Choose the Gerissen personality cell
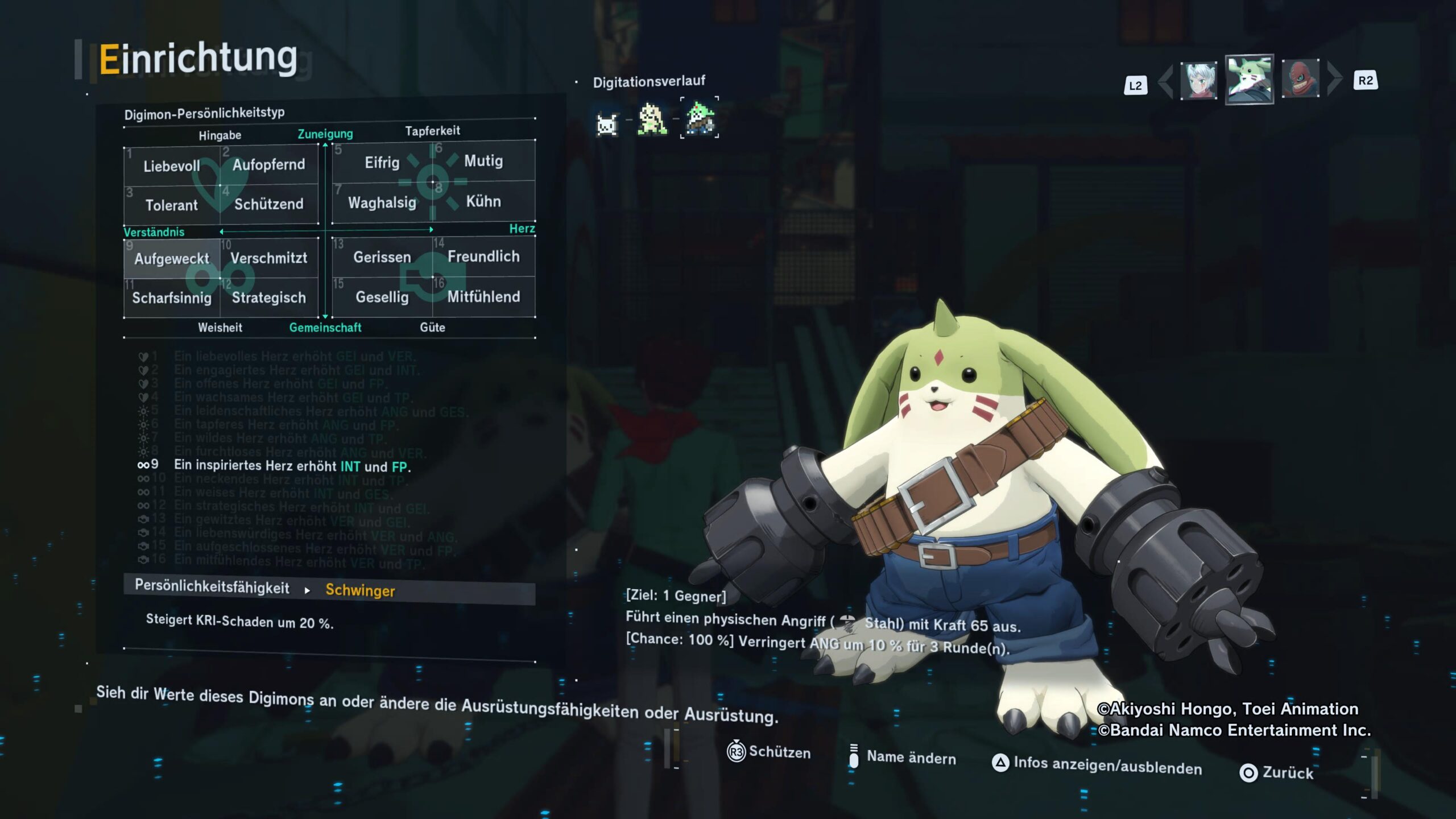1456x819 pixels. [382, 257]
